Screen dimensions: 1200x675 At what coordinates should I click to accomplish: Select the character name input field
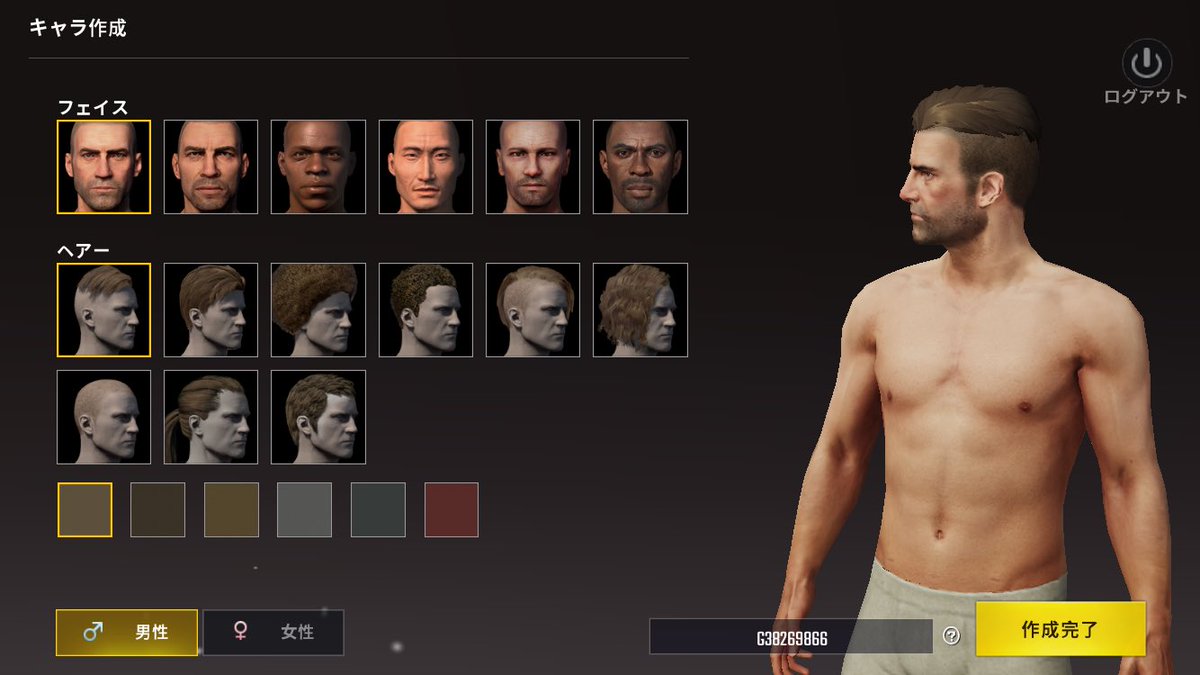point(791,637)
